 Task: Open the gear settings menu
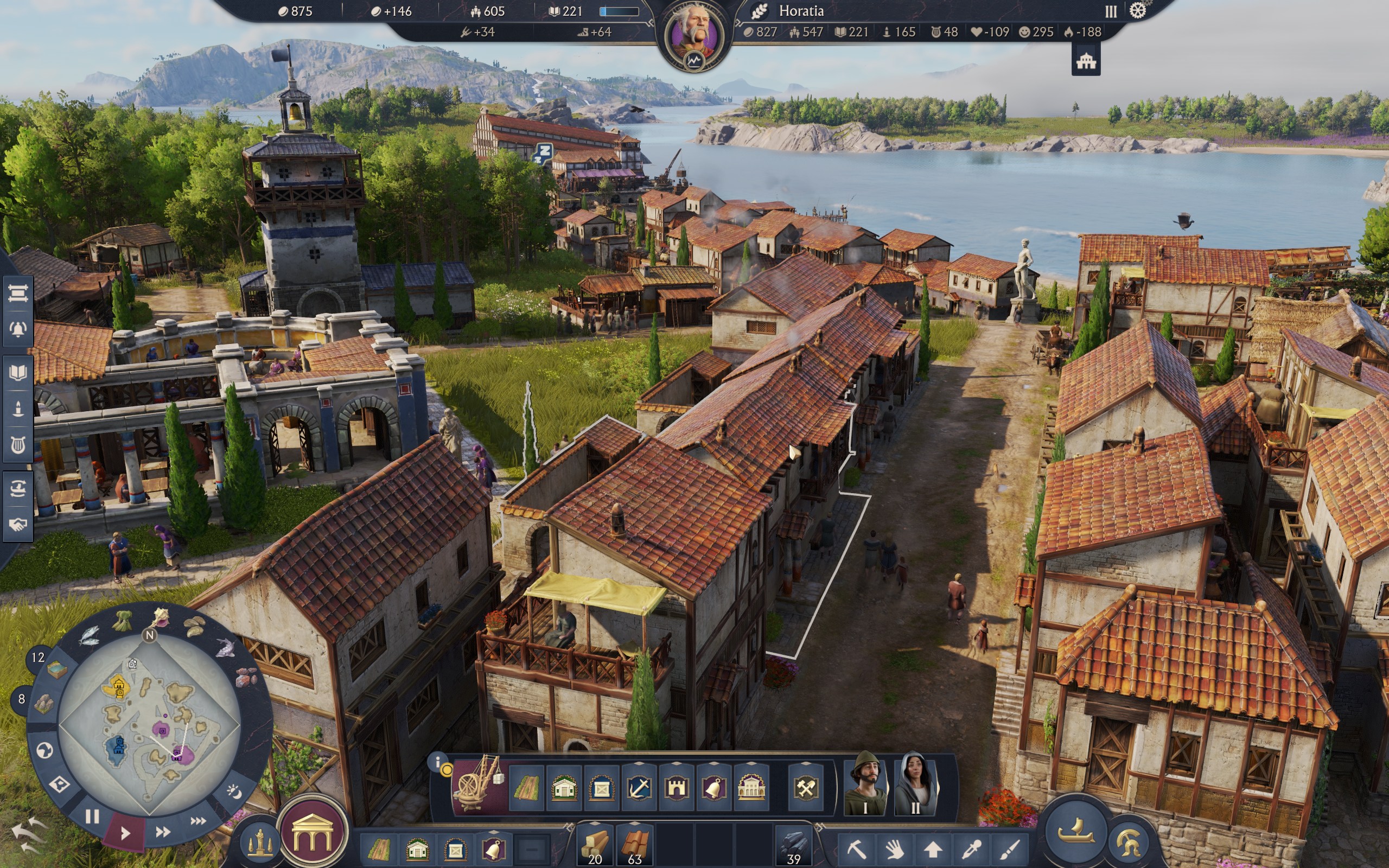click(x=1137, y=11)
